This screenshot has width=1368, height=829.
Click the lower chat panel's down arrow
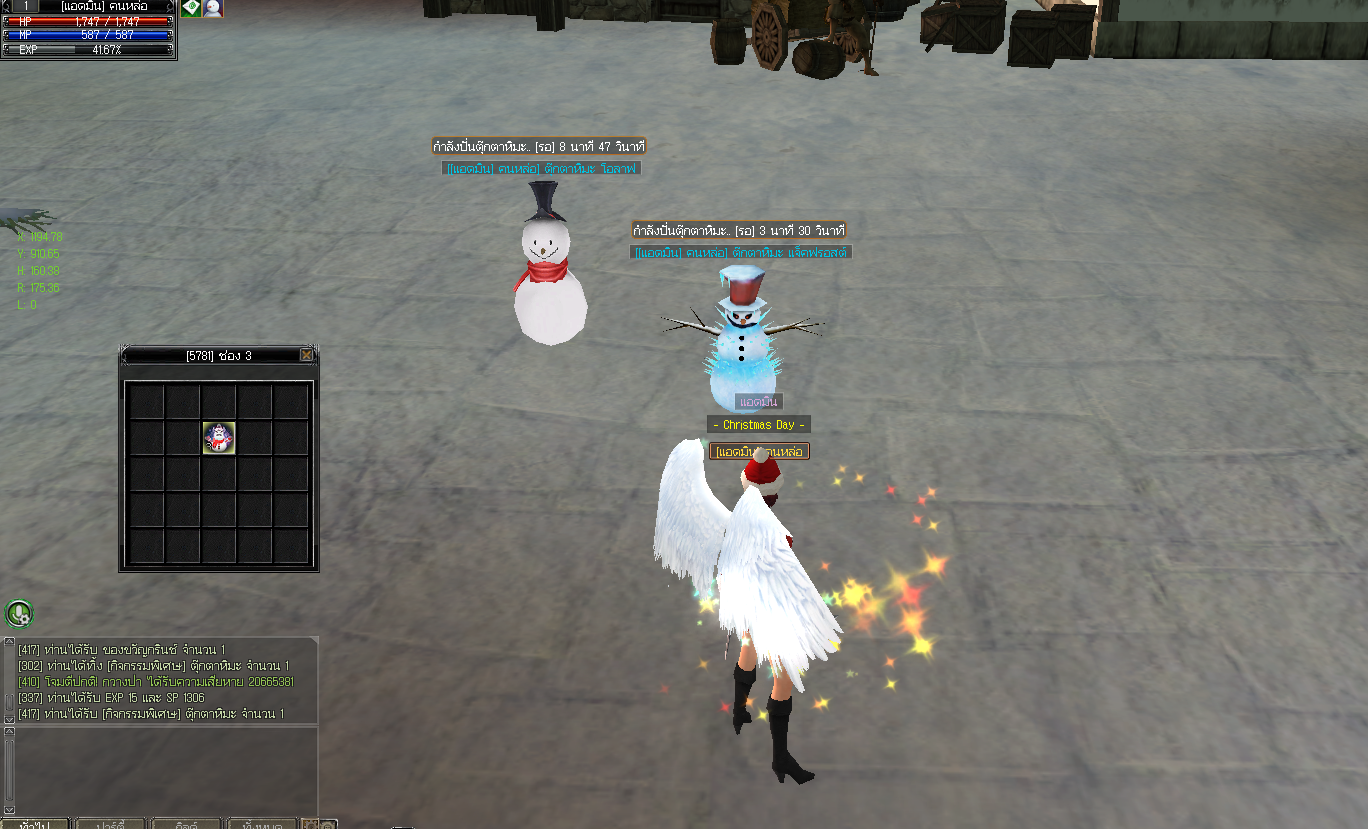click(x=10, y=808)
